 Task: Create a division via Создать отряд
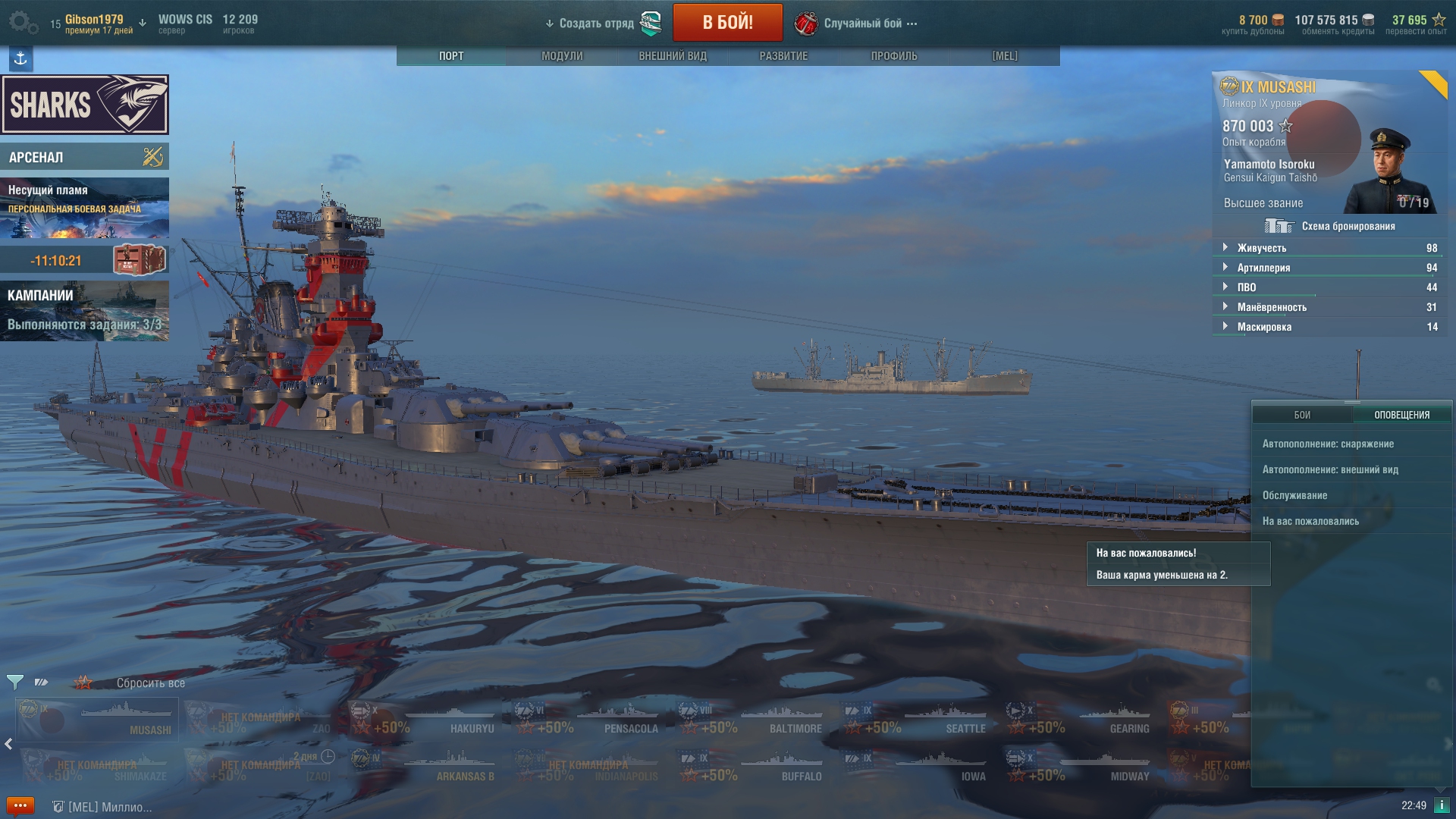coord(596,24)
